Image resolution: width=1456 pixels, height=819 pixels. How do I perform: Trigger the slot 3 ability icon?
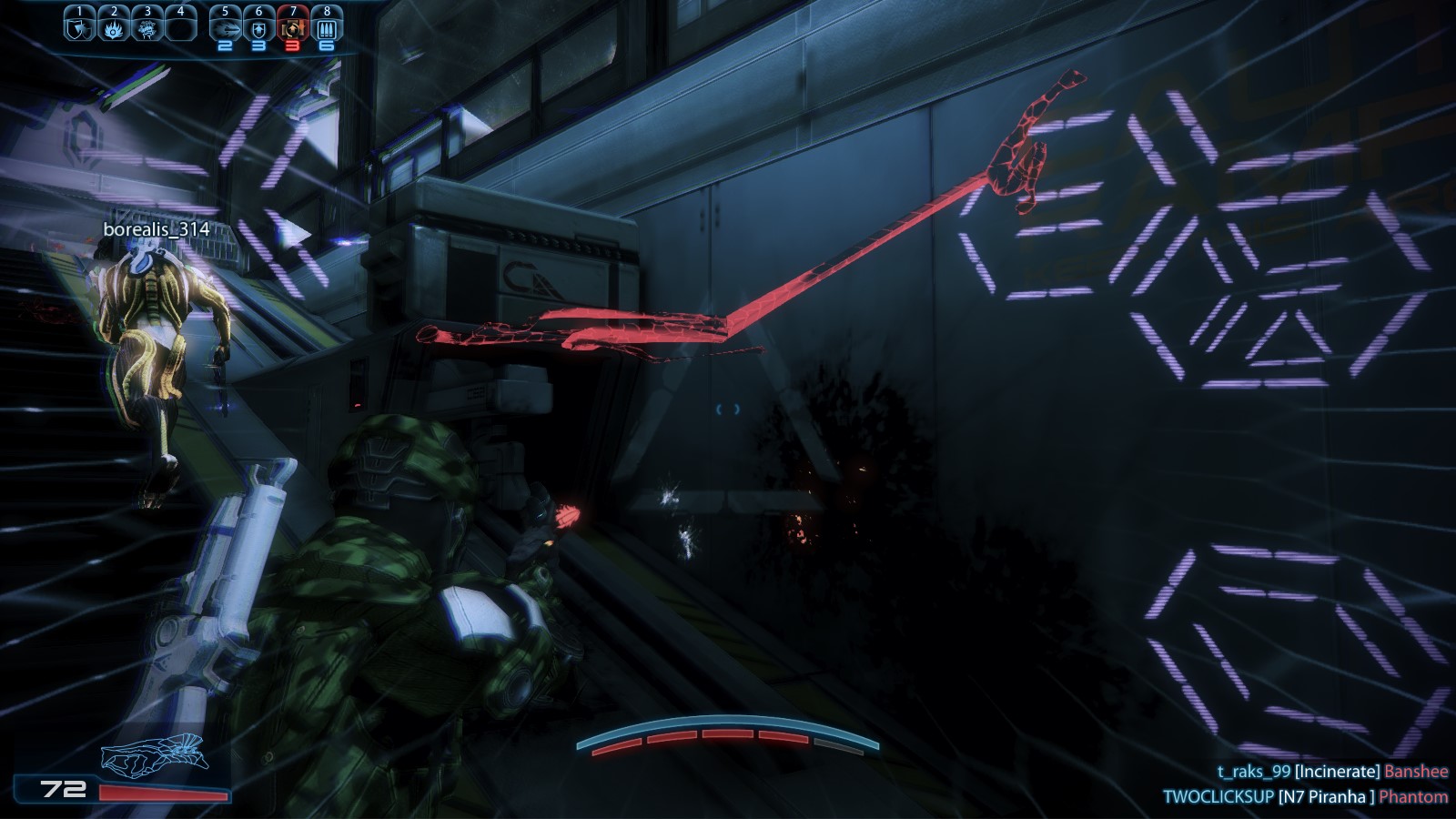click(x=147, y=28)
